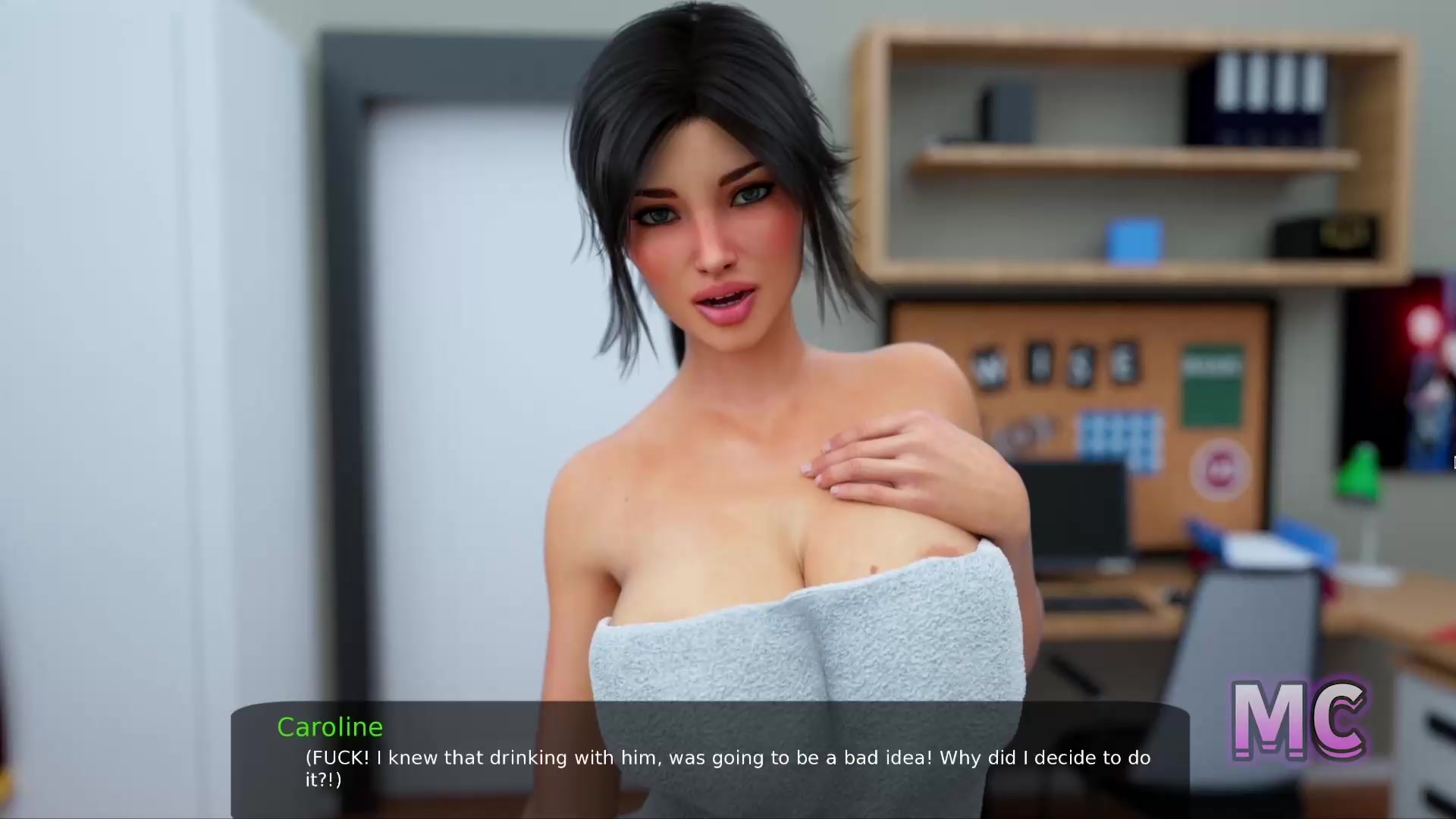
Task: Click Caroline's dialogue box to continue
Action: tap(710, 760)
